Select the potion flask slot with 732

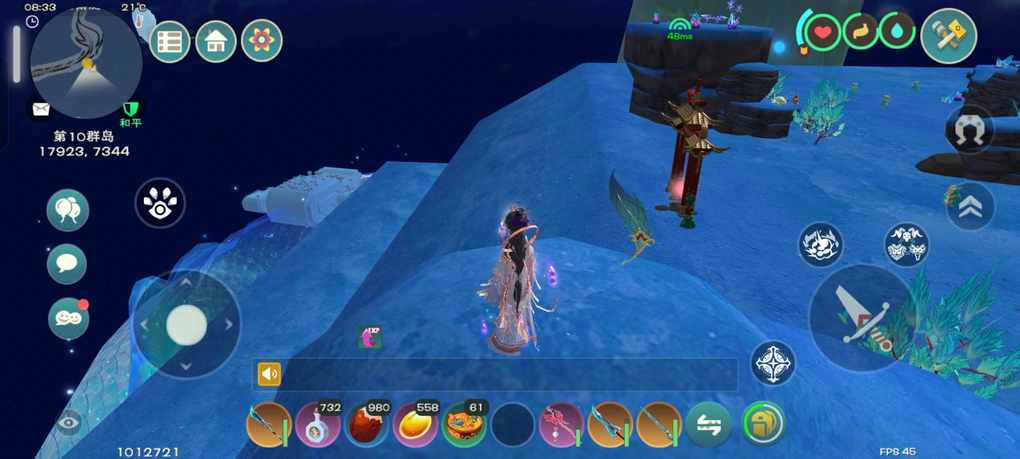(318, 425)
